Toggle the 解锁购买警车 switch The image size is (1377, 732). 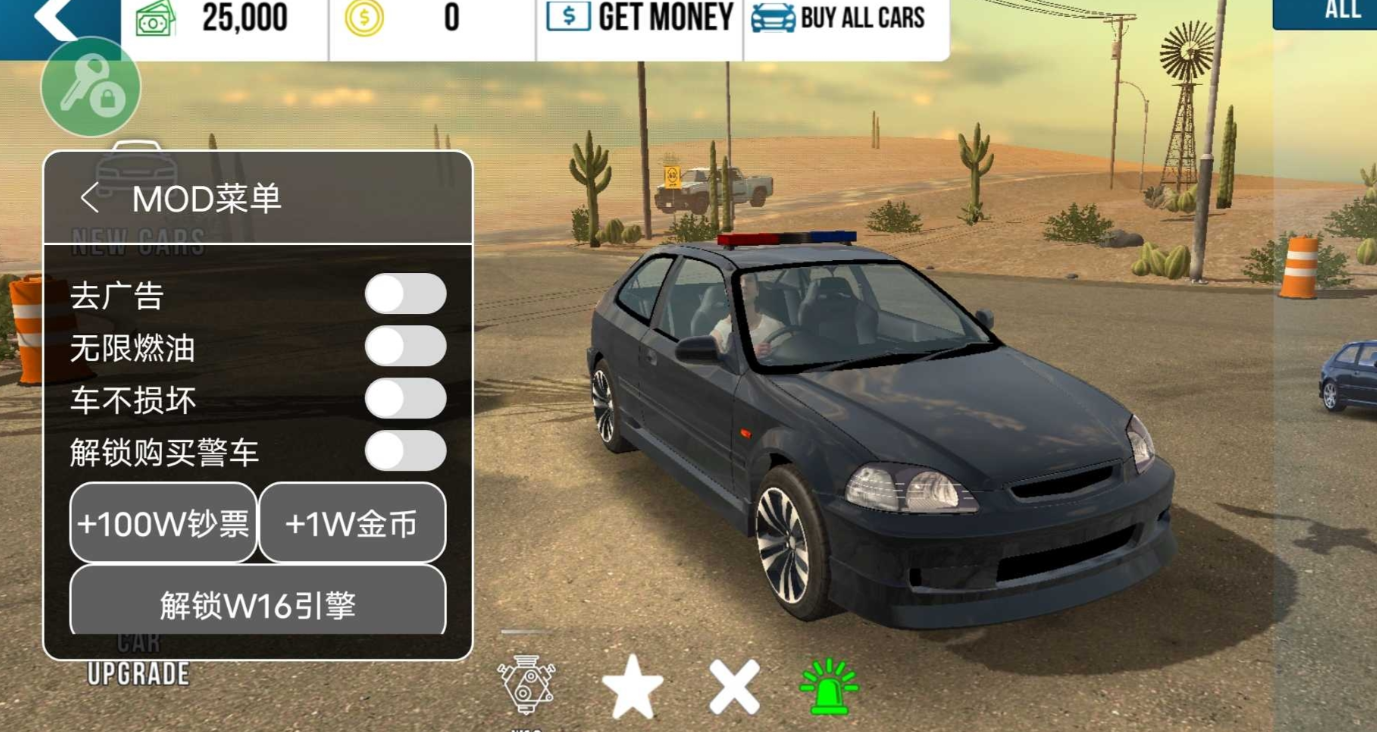tap(405, 451)
